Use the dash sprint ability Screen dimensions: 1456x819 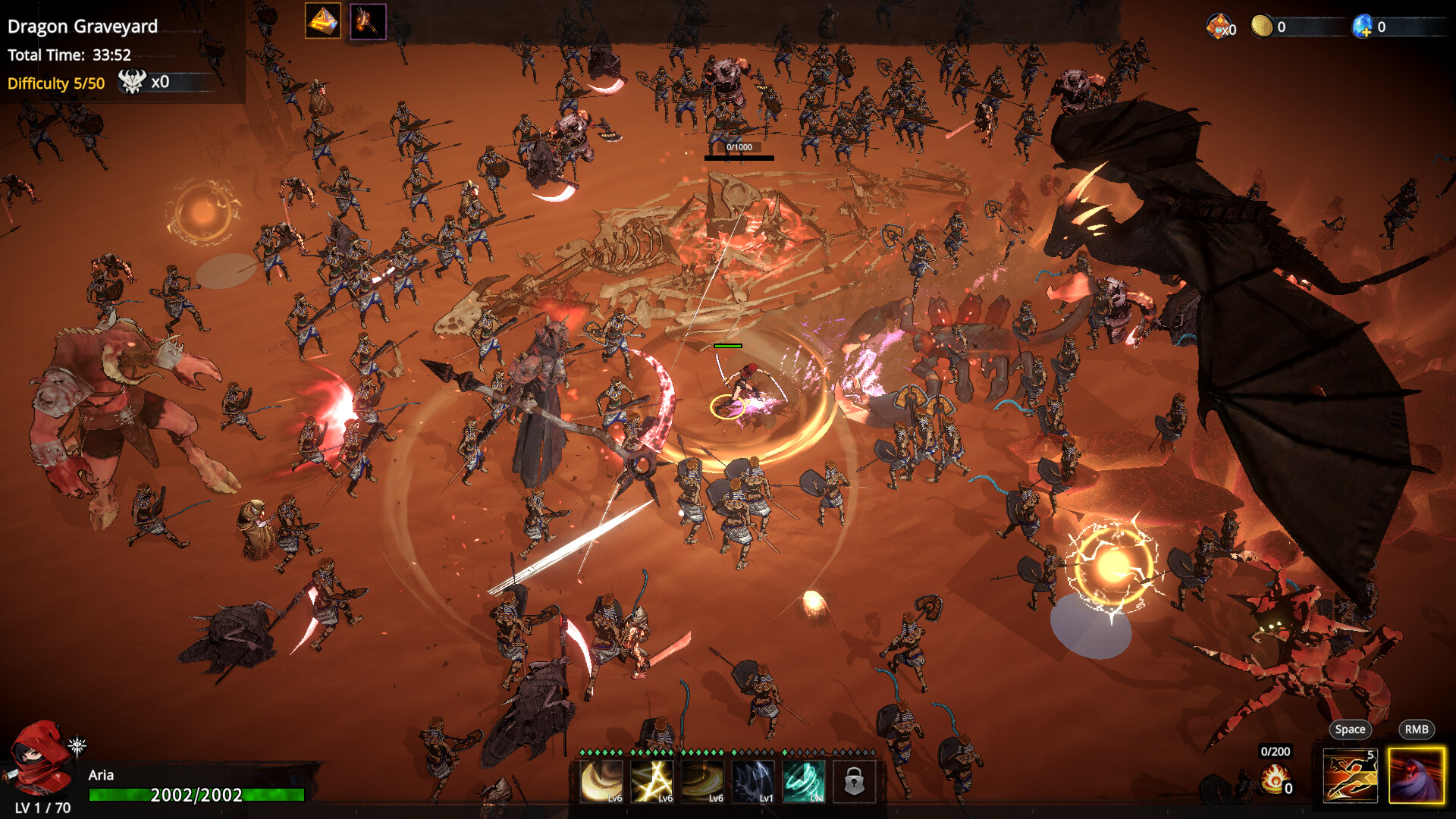pos(1350,775)
